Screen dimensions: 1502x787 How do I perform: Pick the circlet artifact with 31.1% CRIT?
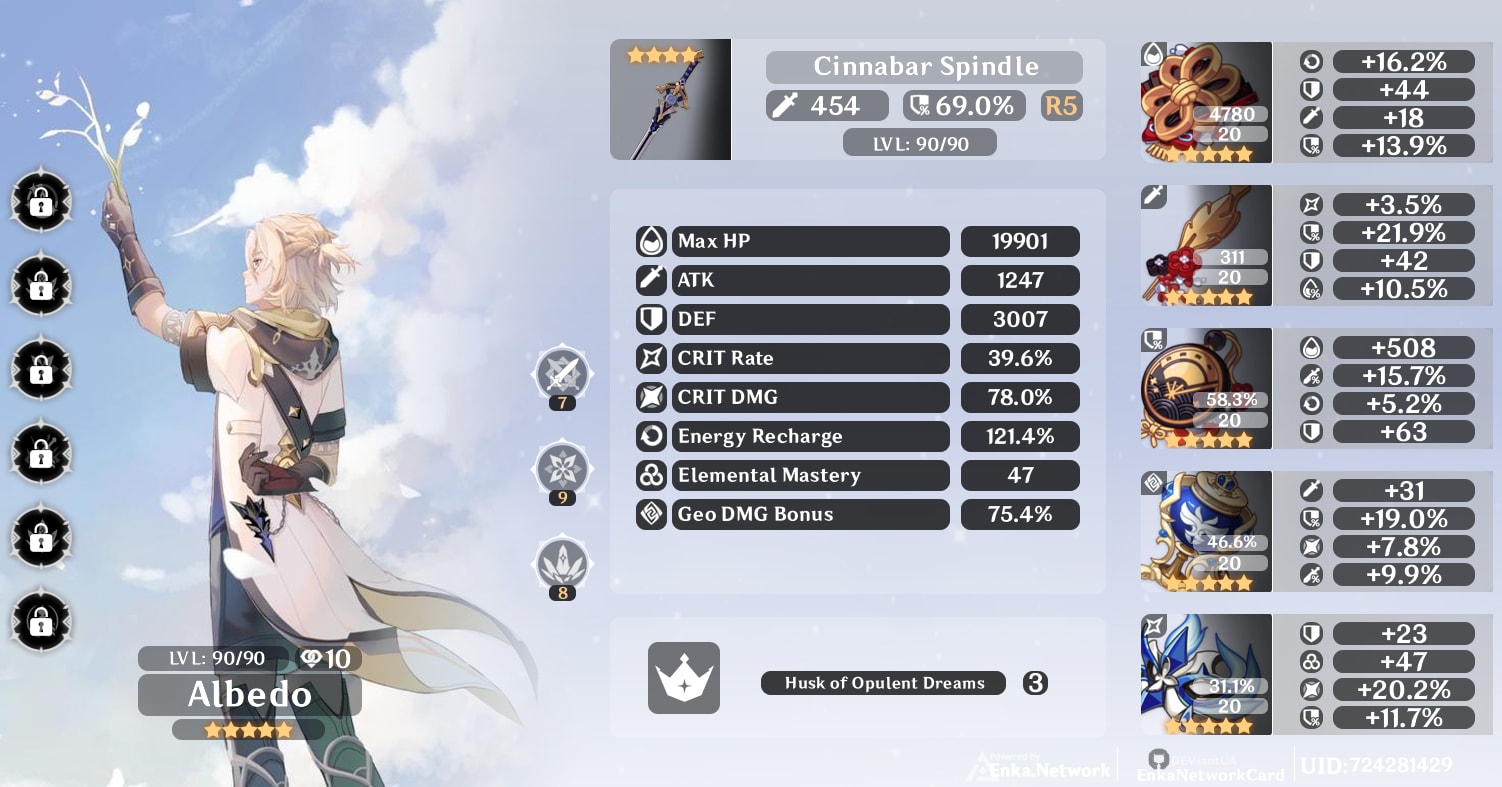(1205, 674)
